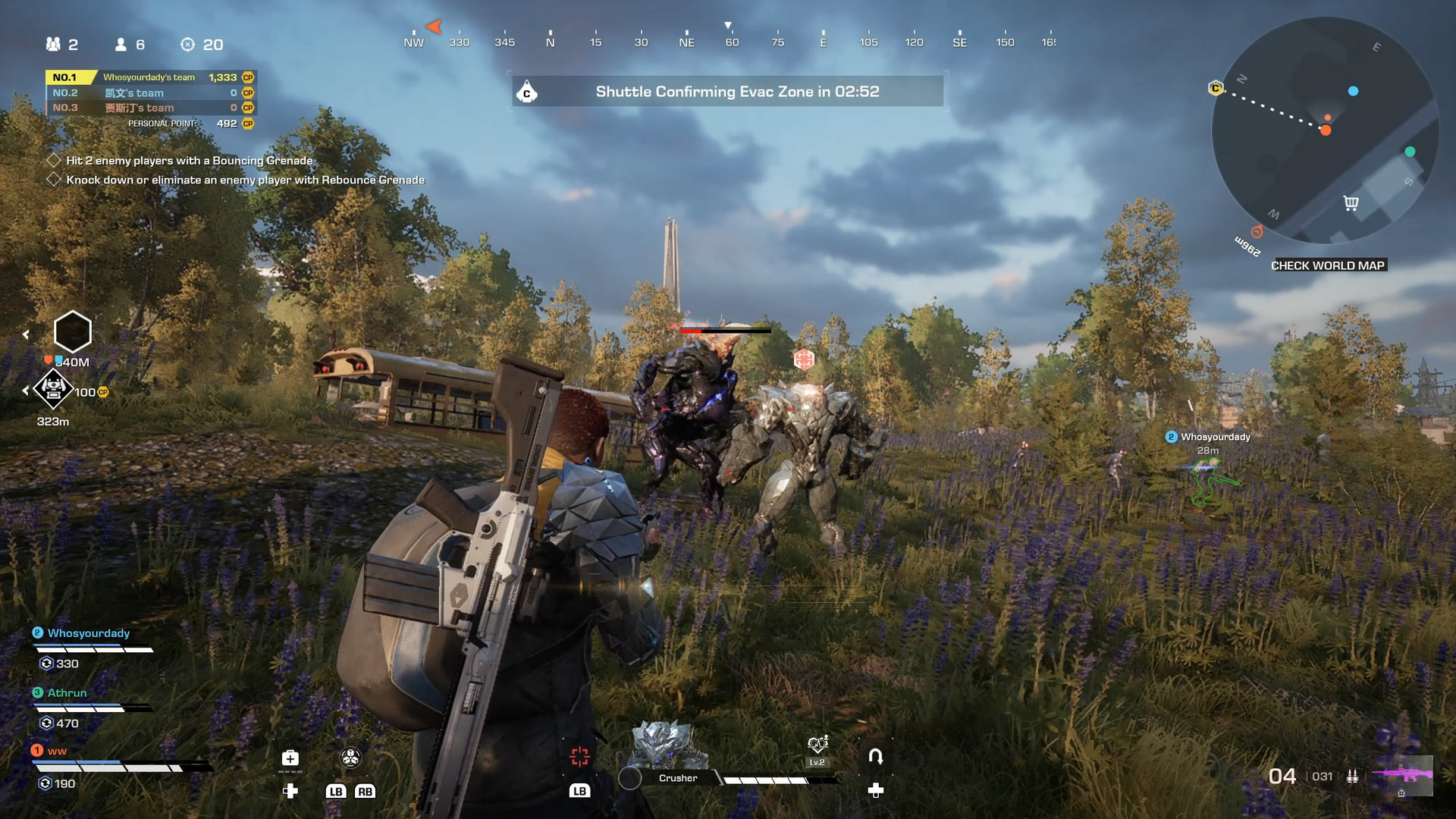The image size is (1456, 819).
Task: Click the yellow C waypoint marker on minimap
Action: (1216, 89)
